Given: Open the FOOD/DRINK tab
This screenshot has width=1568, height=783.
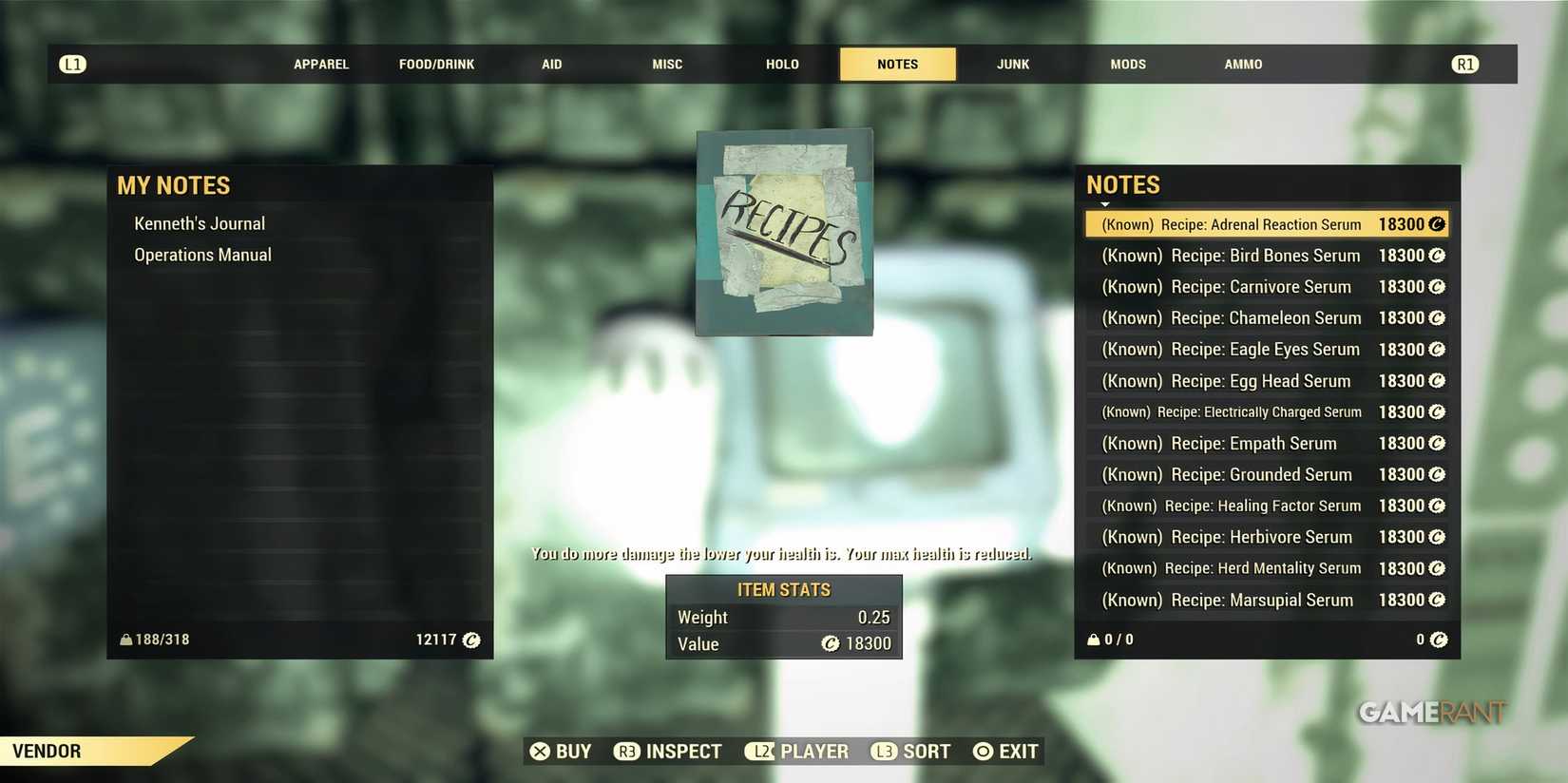Looking at the screenshot, I should coord(436,64).
